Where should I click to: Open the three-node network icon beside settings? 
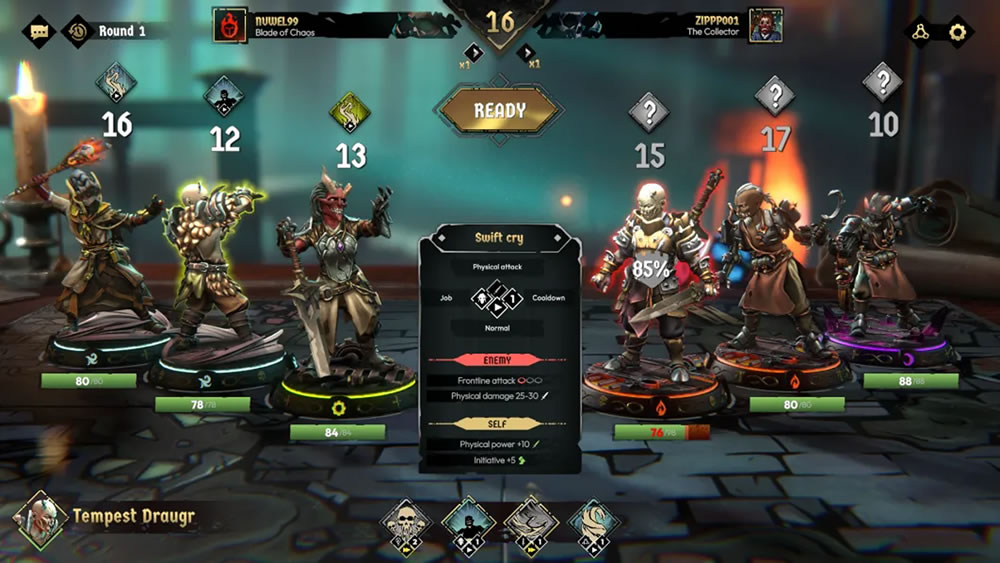(918, 32)
